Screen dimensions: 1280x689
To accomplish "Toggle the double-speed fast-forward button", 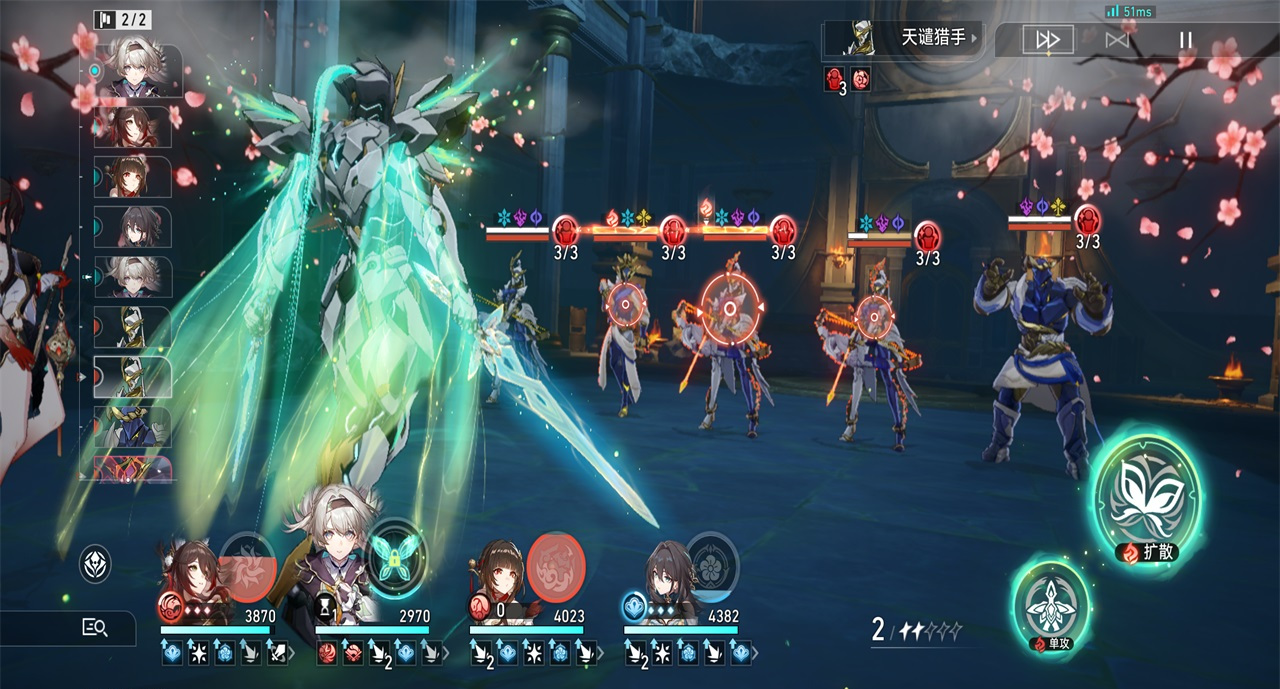I will pyautogui.click(x=1047, y=40).
